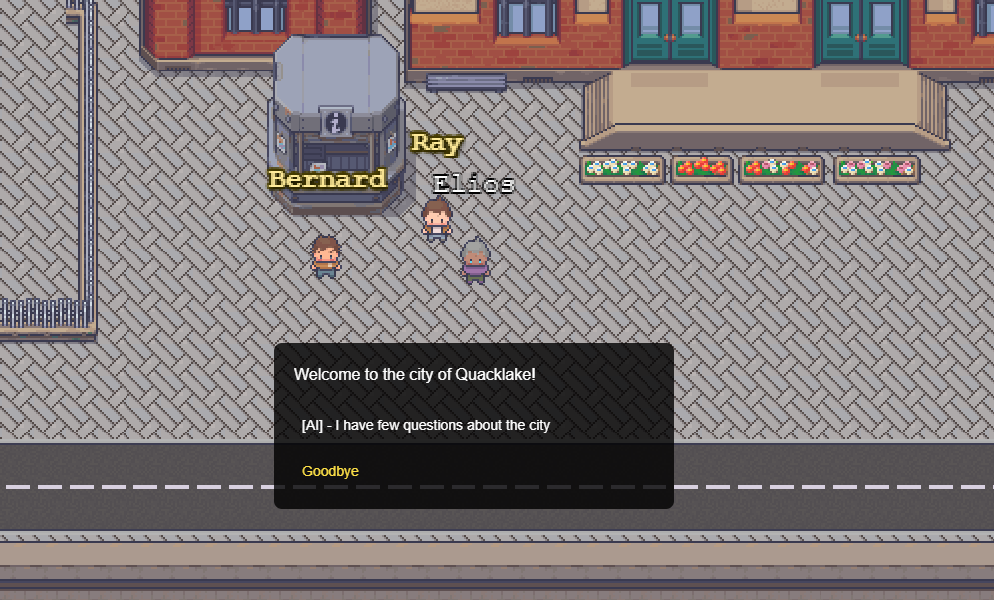
Task: Select the Goodbye dialogue option
Action: click(331, 471)
